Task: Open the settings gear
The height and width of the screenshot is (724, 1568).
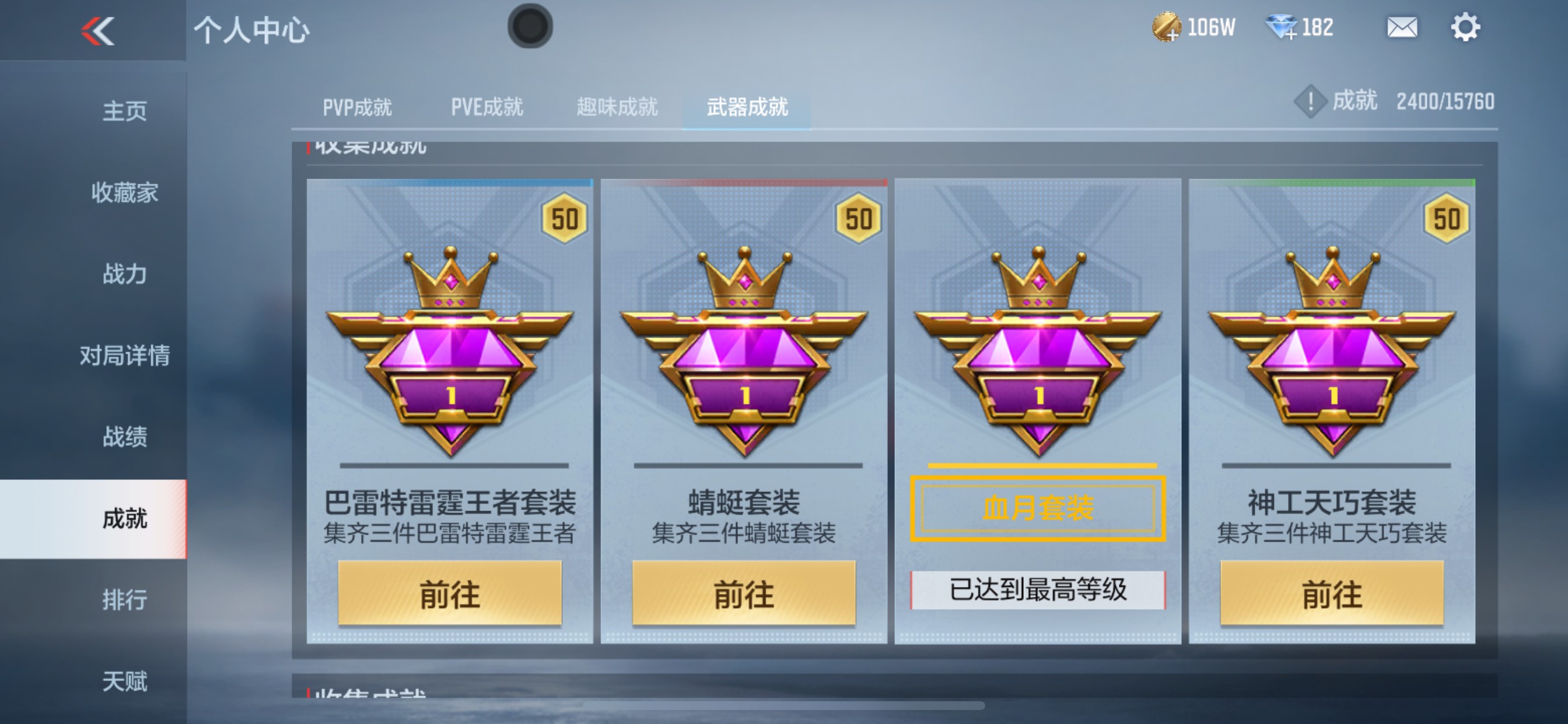Action: (1467, 27)
